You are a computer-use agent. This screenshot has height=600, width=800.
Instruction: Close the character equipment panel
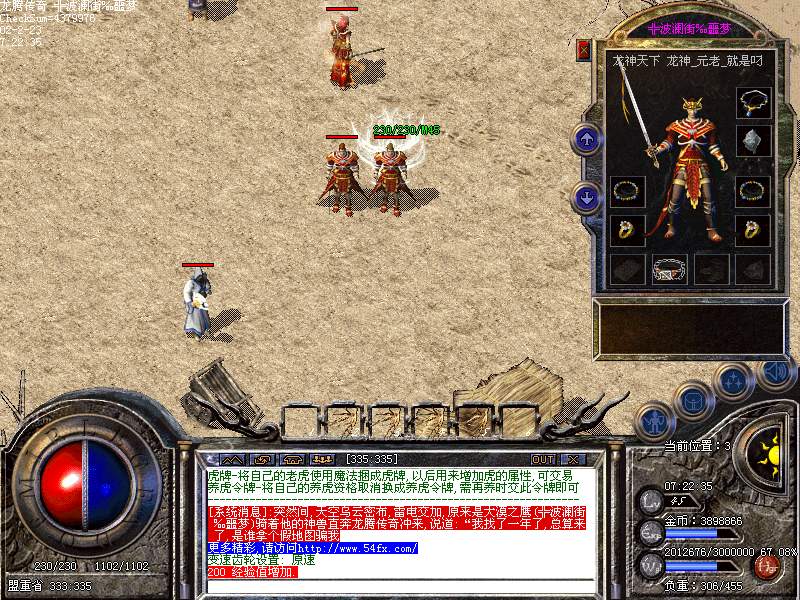584,49
